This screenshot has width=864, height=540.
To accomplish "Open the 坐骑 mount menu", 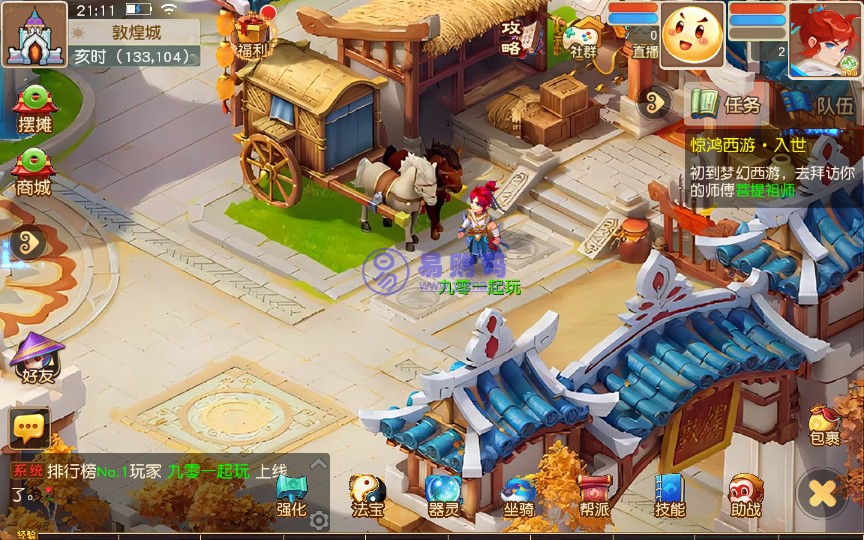I will click(x=518, y=495).
